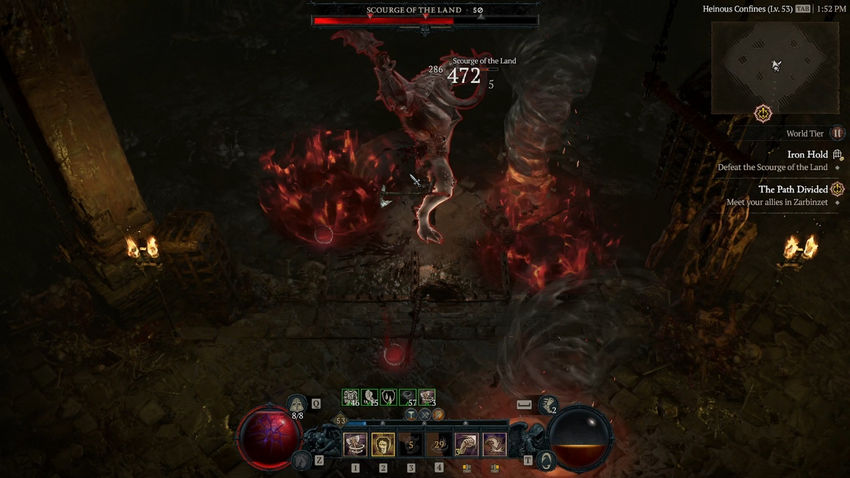Select the Iron Hold quest tracker
This screenshot has width=850, height=478.
(807, 155)
